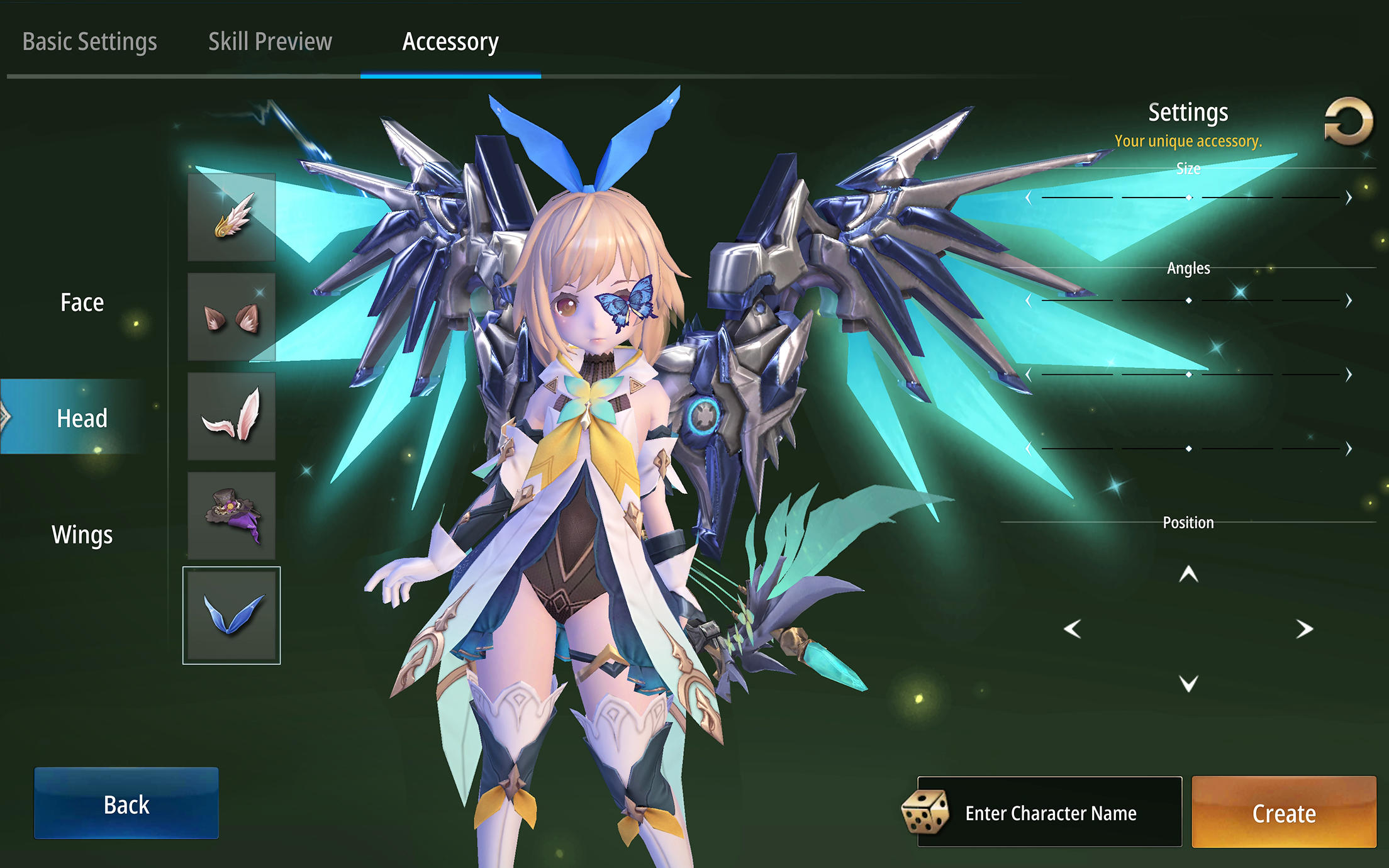
Task: Click the right arrow of the Size slider
Action: [x=1347, y=196]
